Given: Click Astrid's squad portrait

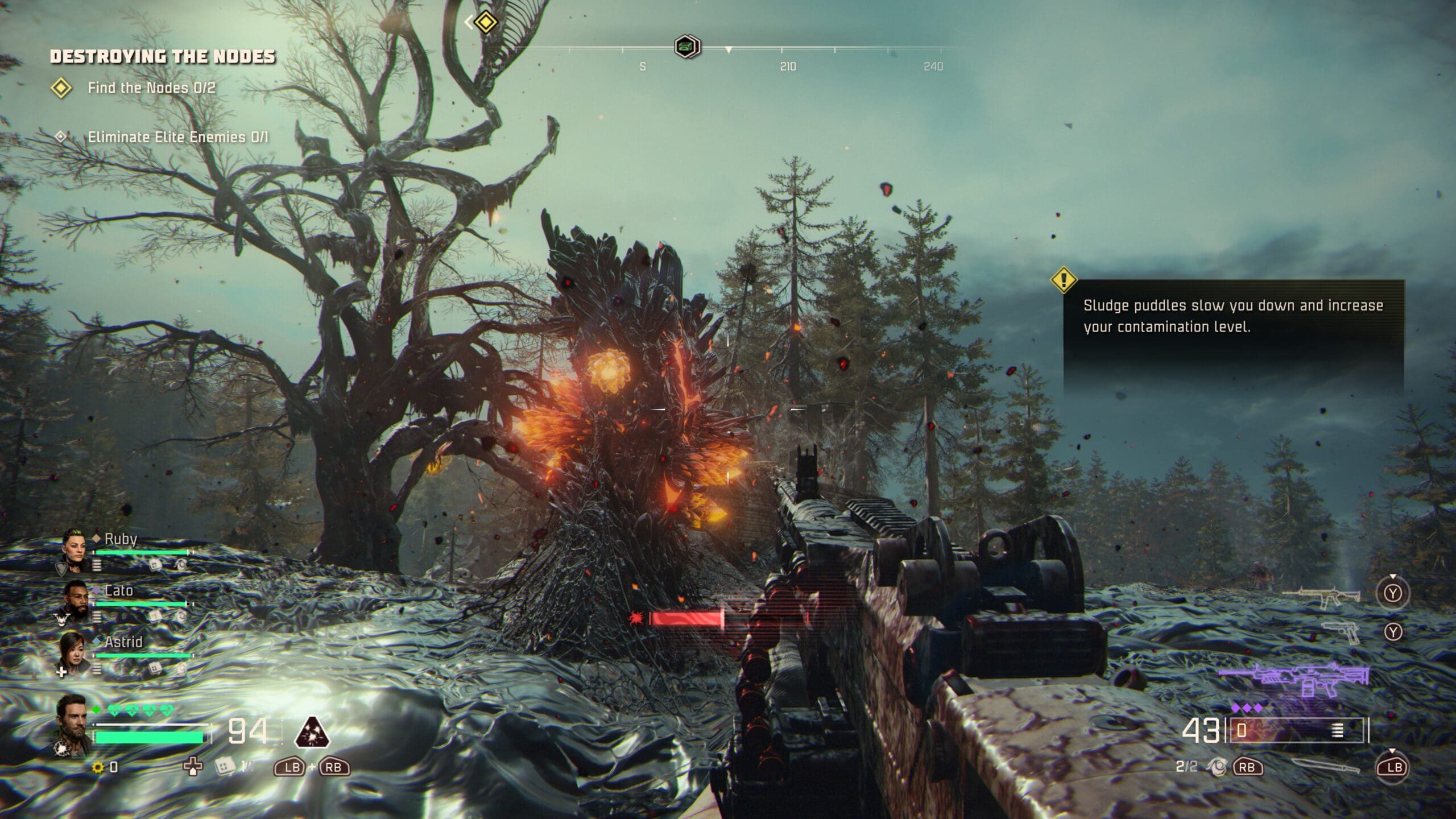Looking at the screenshot, I should [x=74, y=651].
